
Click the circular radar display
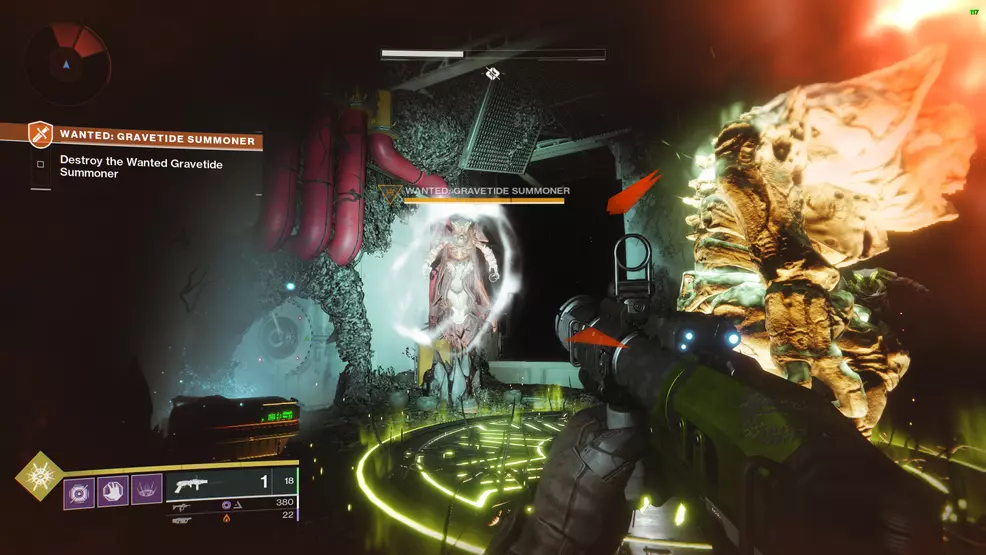(67, 63)
